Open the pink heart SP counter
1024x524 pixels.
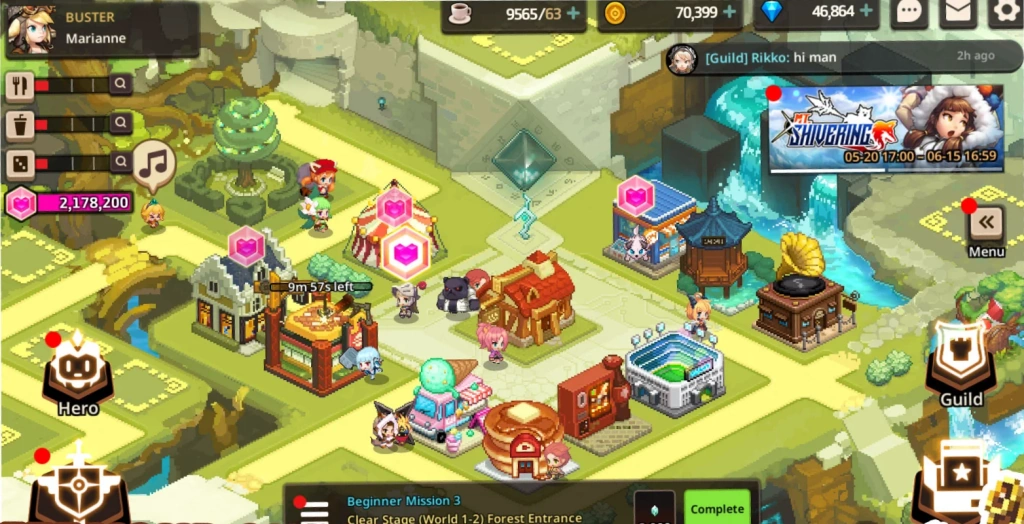click(x=70, y=203)
